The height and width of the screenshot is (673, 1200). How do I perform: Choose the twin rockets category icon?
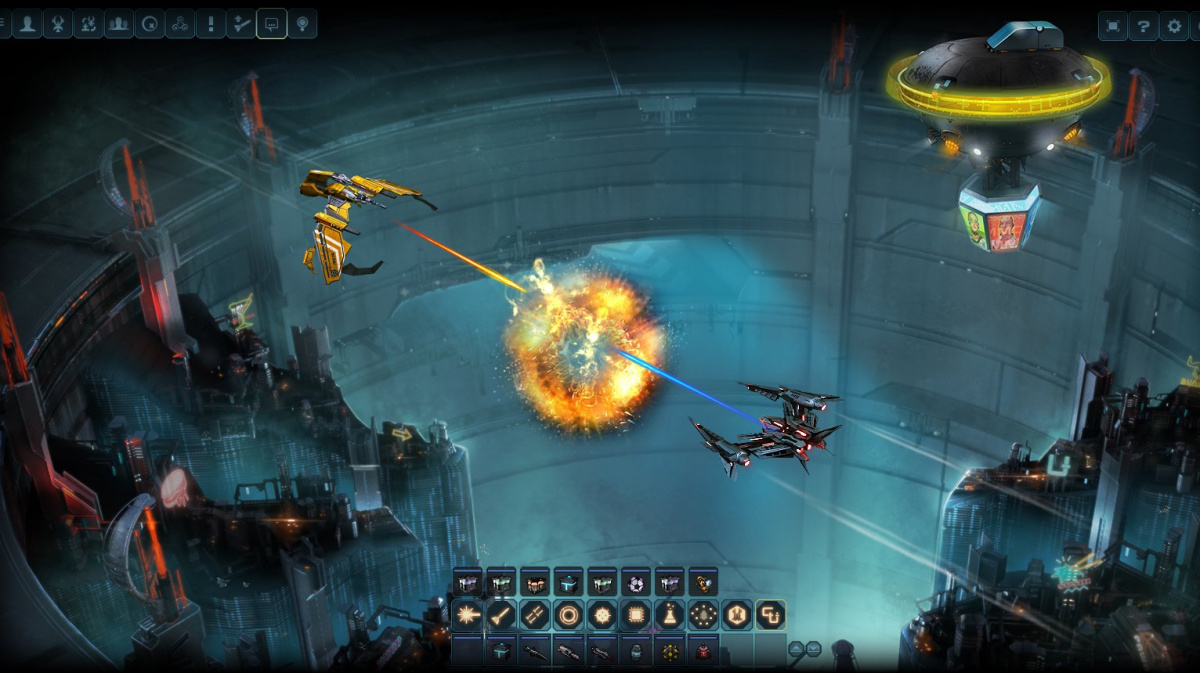coord(535,615)
